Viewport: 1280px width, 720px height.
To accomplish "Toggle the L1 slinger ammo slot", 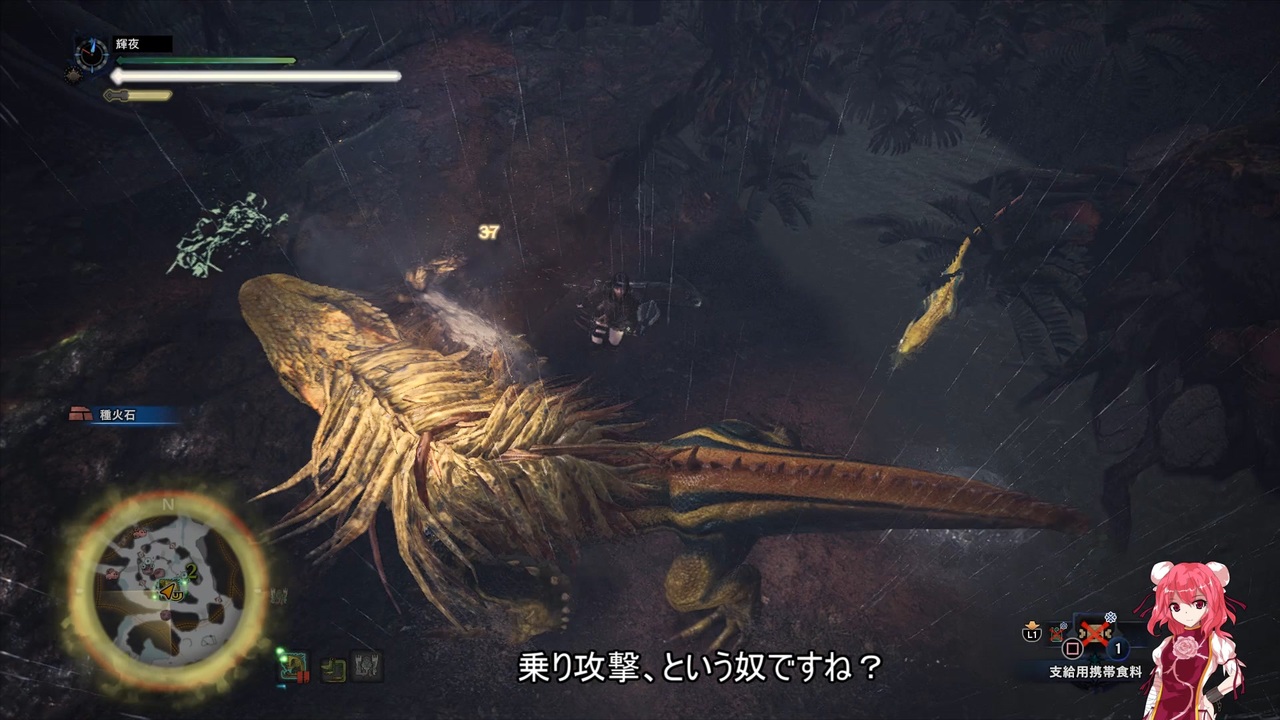I will [x=1031, y=633].
